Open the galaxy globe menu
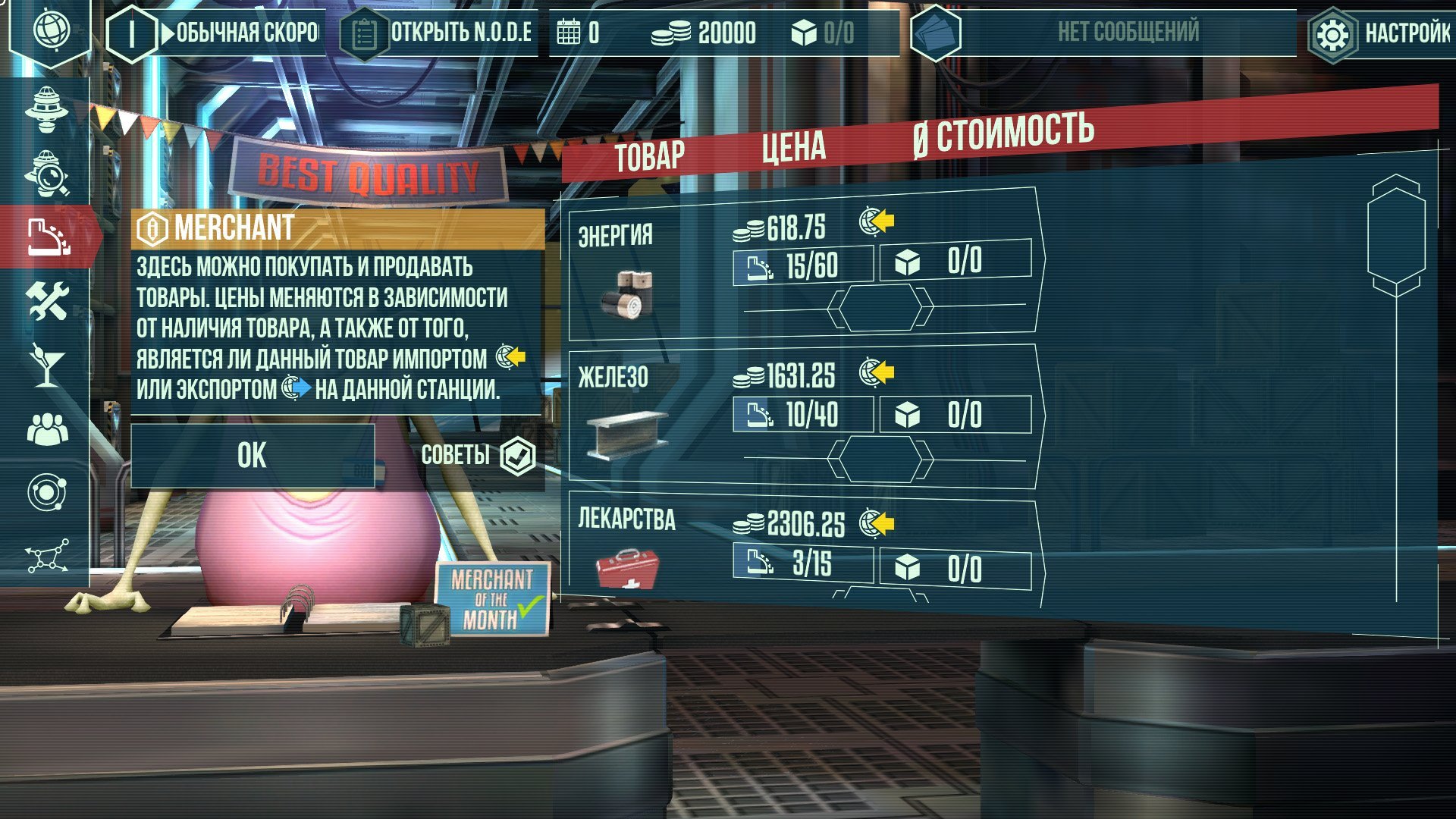Image resolution: width=1456 pixels, height=819 pixels. pos(51,31)
